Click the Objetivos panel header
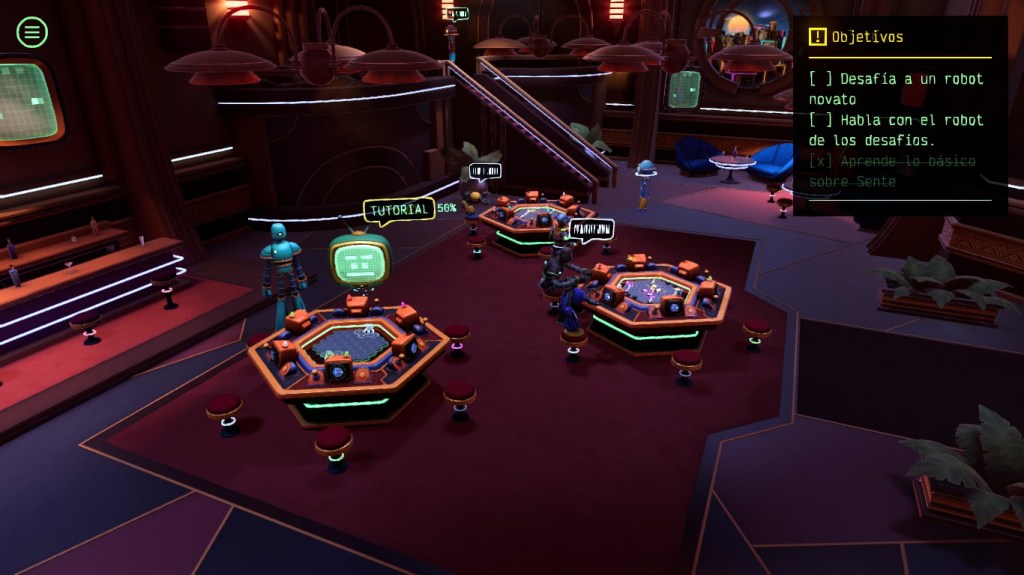The image size is (1024, 575). [855, 37]
